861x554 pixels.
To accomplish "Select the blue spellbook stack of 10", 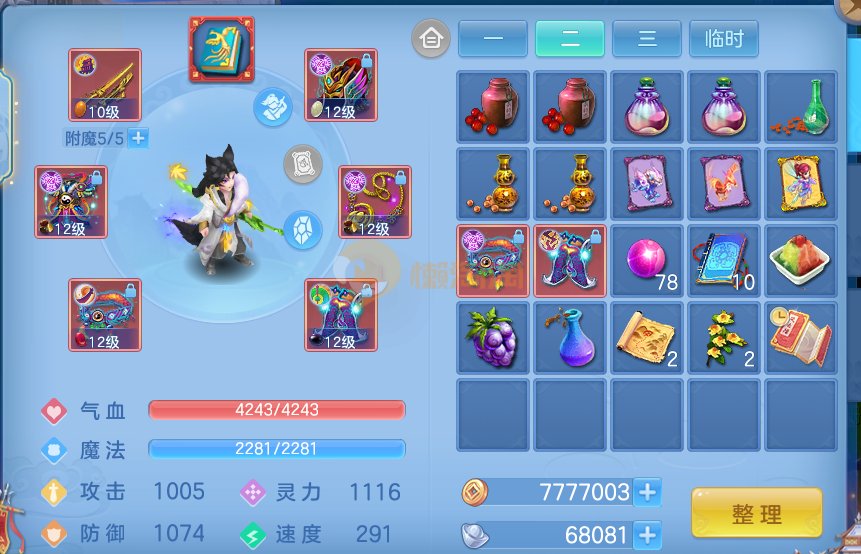I will pyautogui.click(x=724, y=261).
